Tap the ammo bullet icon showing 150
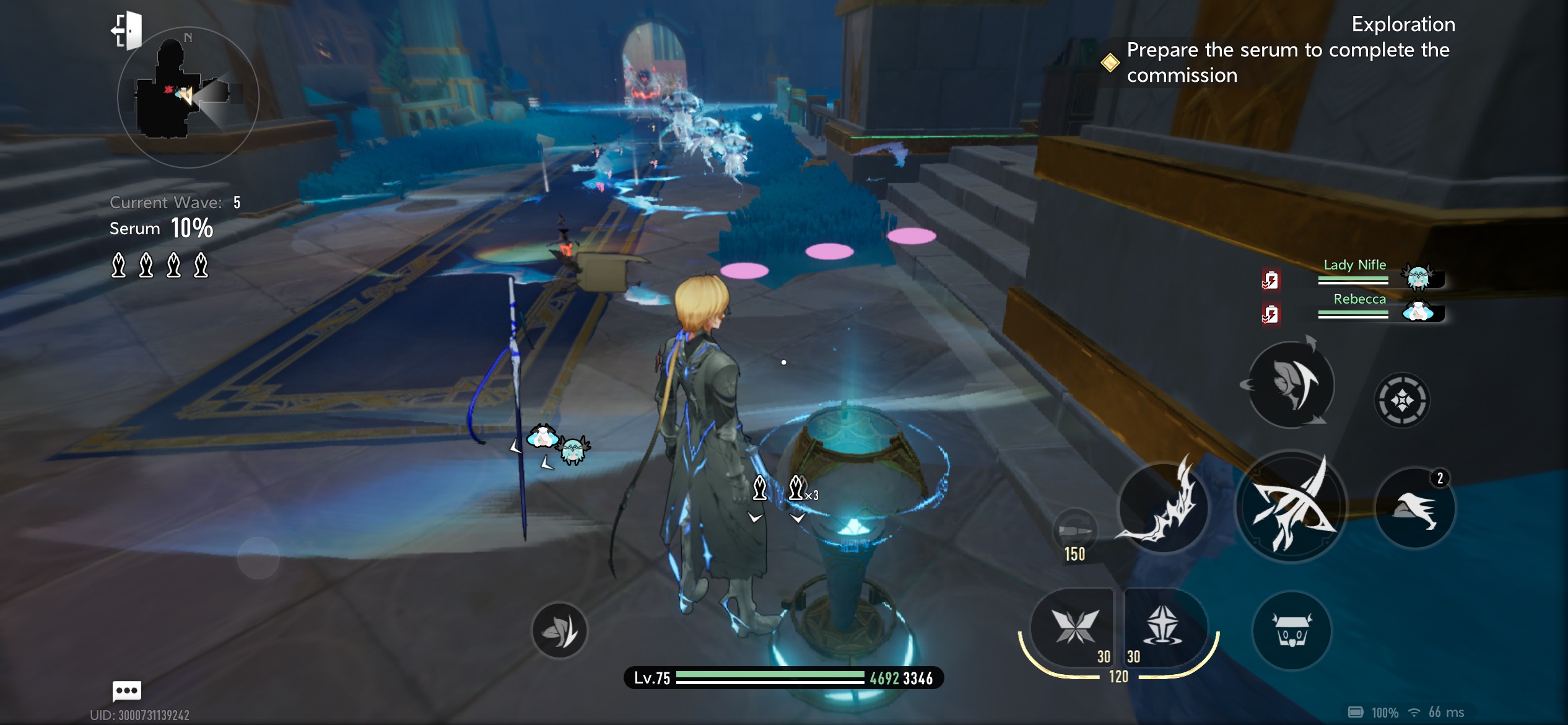1568x725 pixels. click(x=1075, y=532)
